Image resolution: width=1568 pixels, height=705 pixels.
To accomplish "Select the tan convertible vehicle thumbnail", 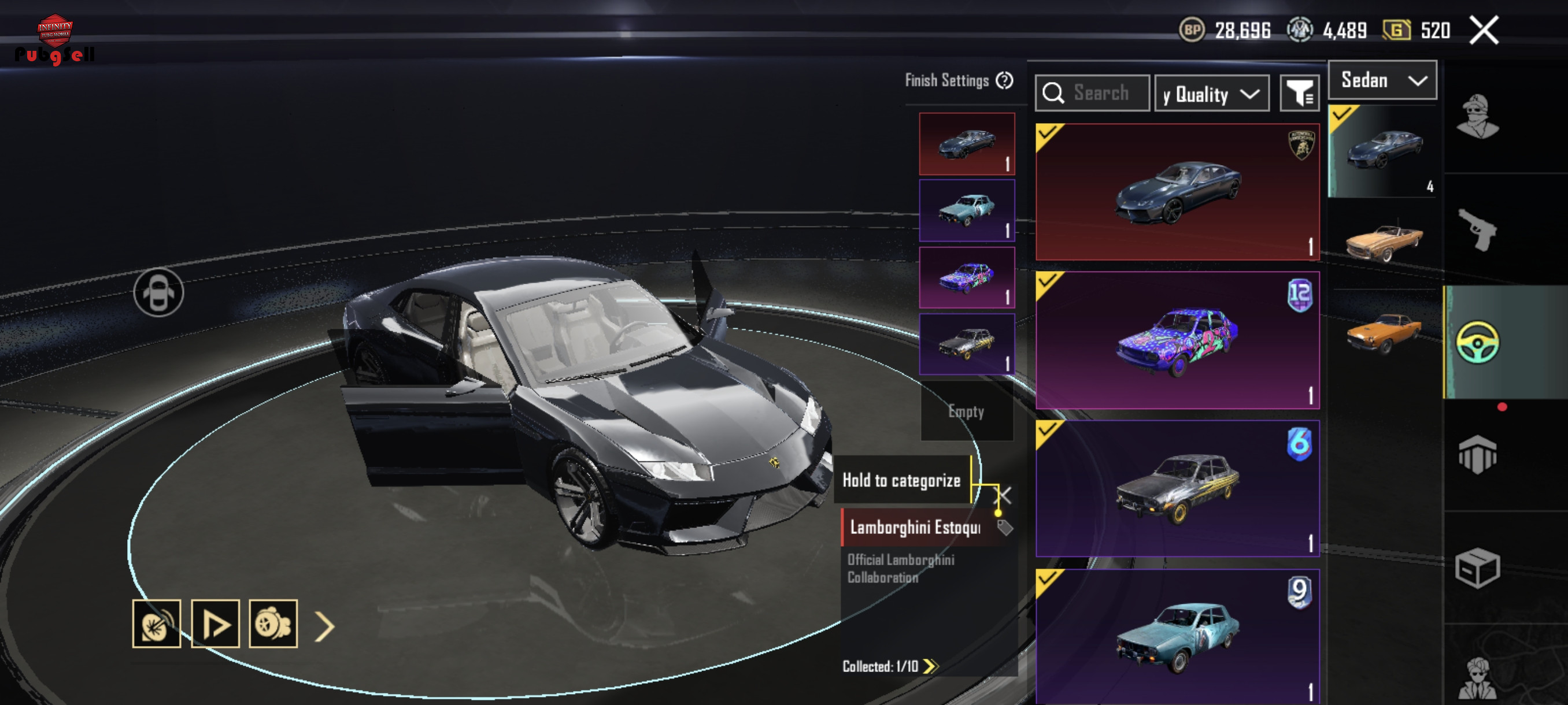I will point(1383,242).
